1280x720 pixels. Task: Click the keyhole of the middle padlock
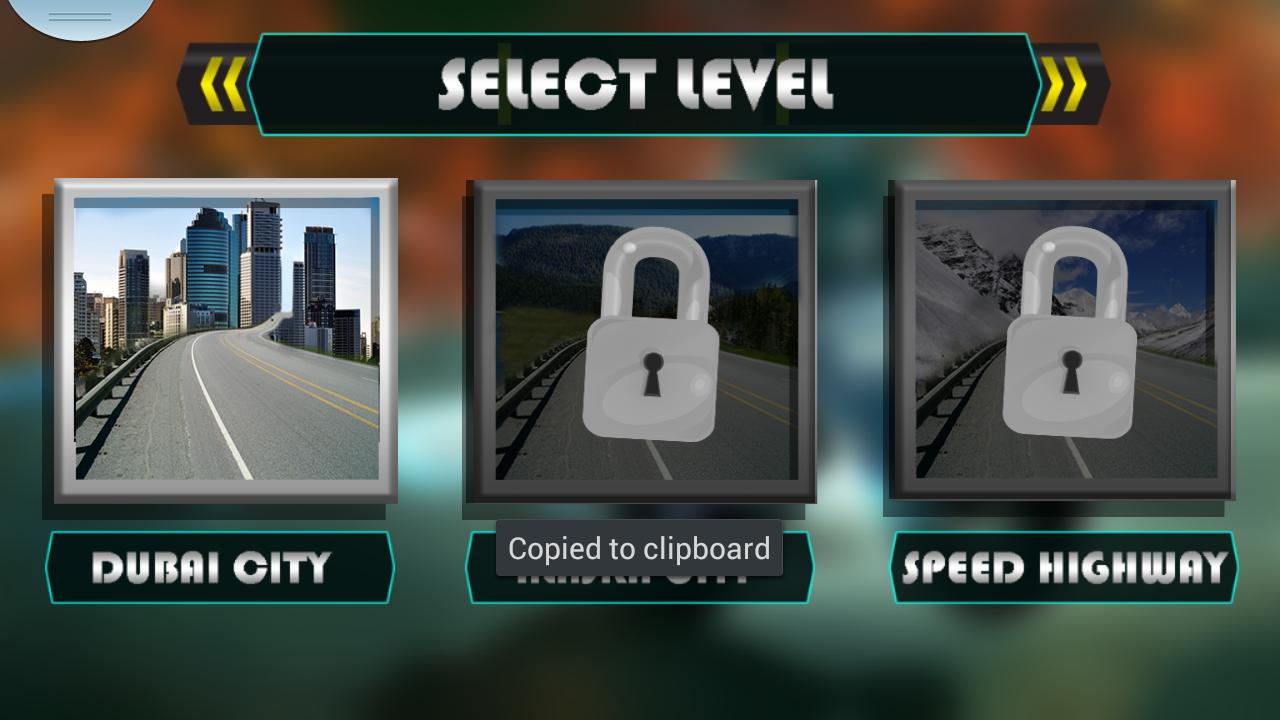pyautogui.click(x=652, y=373)
